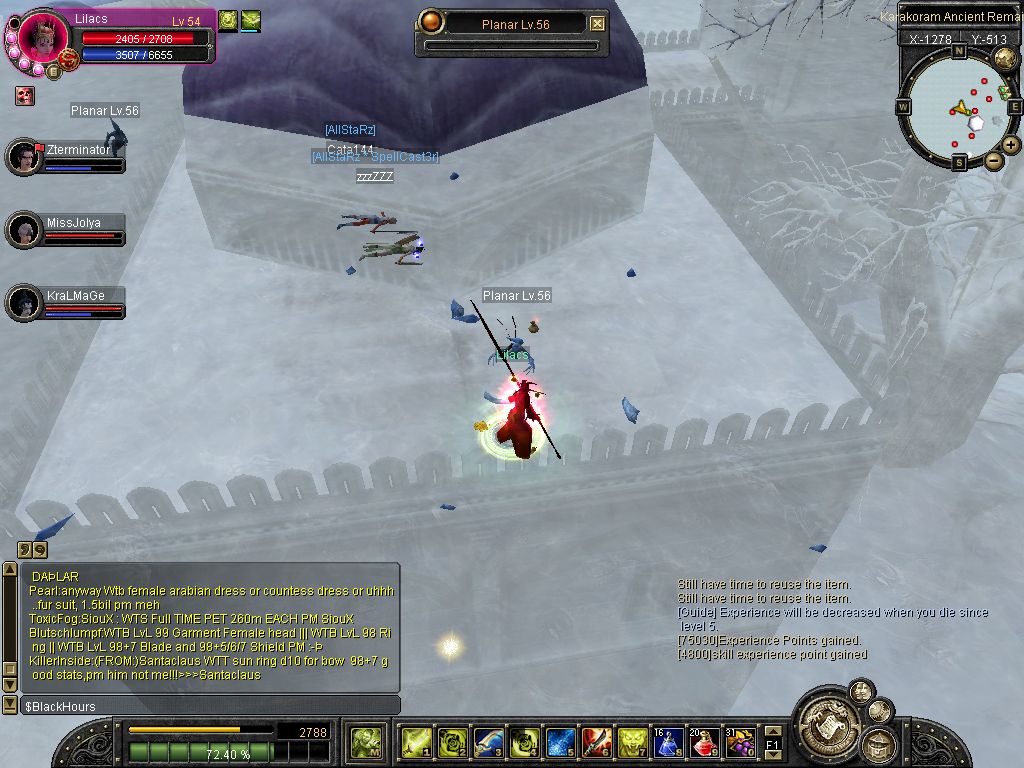Viewport: 1024px width, 768px height.
Task: Activate the blue ice skill in slot 5
Action: pos(560,741)
